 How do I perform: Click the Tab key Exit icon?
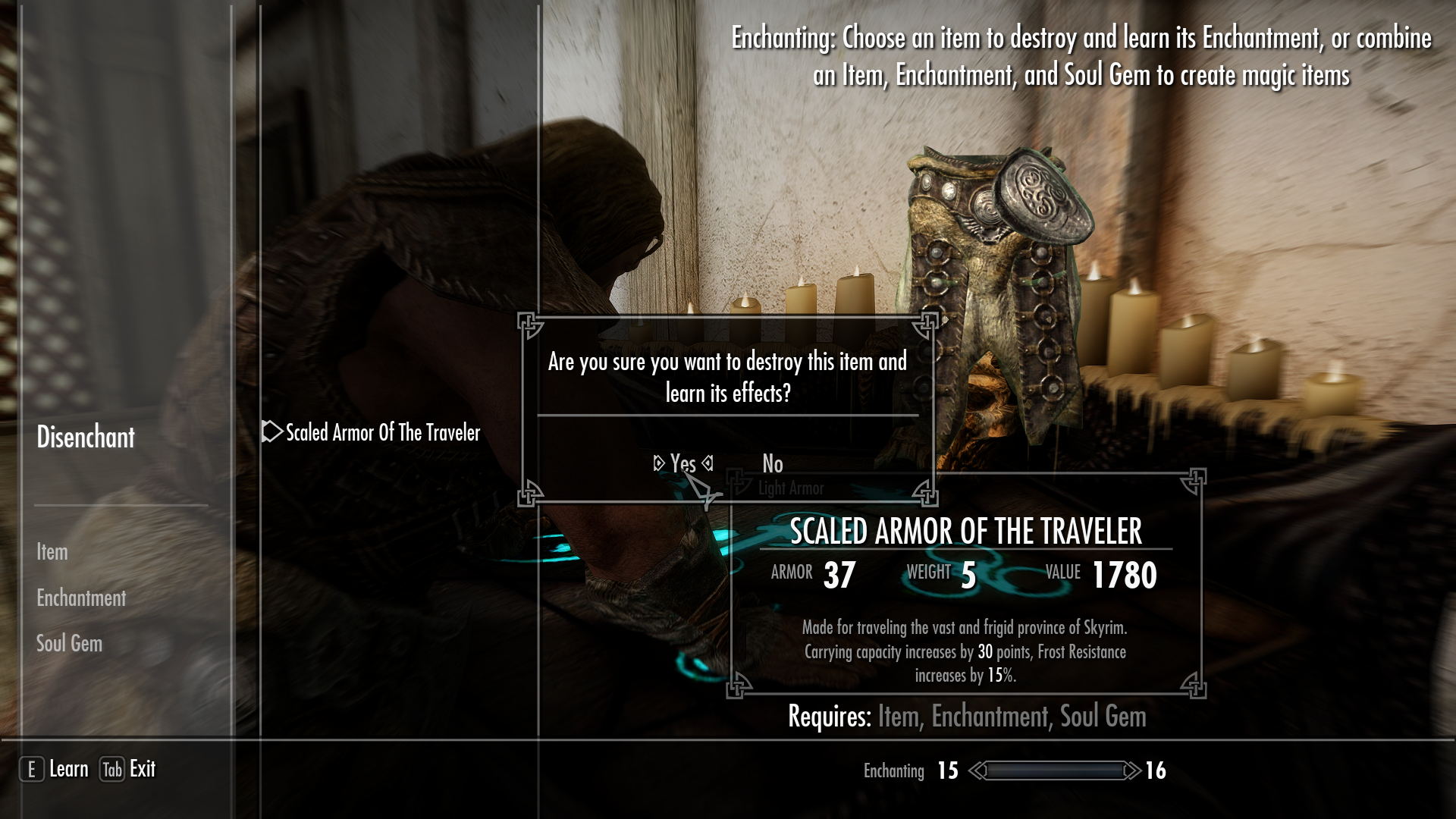110,769
